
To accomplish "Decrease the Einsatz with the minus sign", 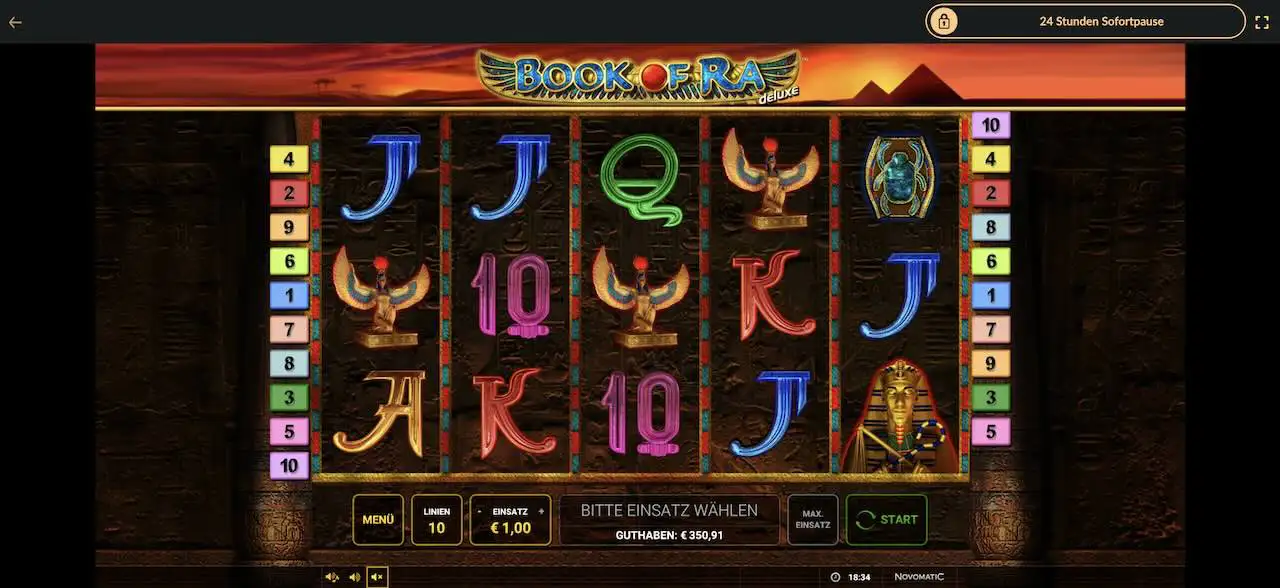I will tap(478, 511).
